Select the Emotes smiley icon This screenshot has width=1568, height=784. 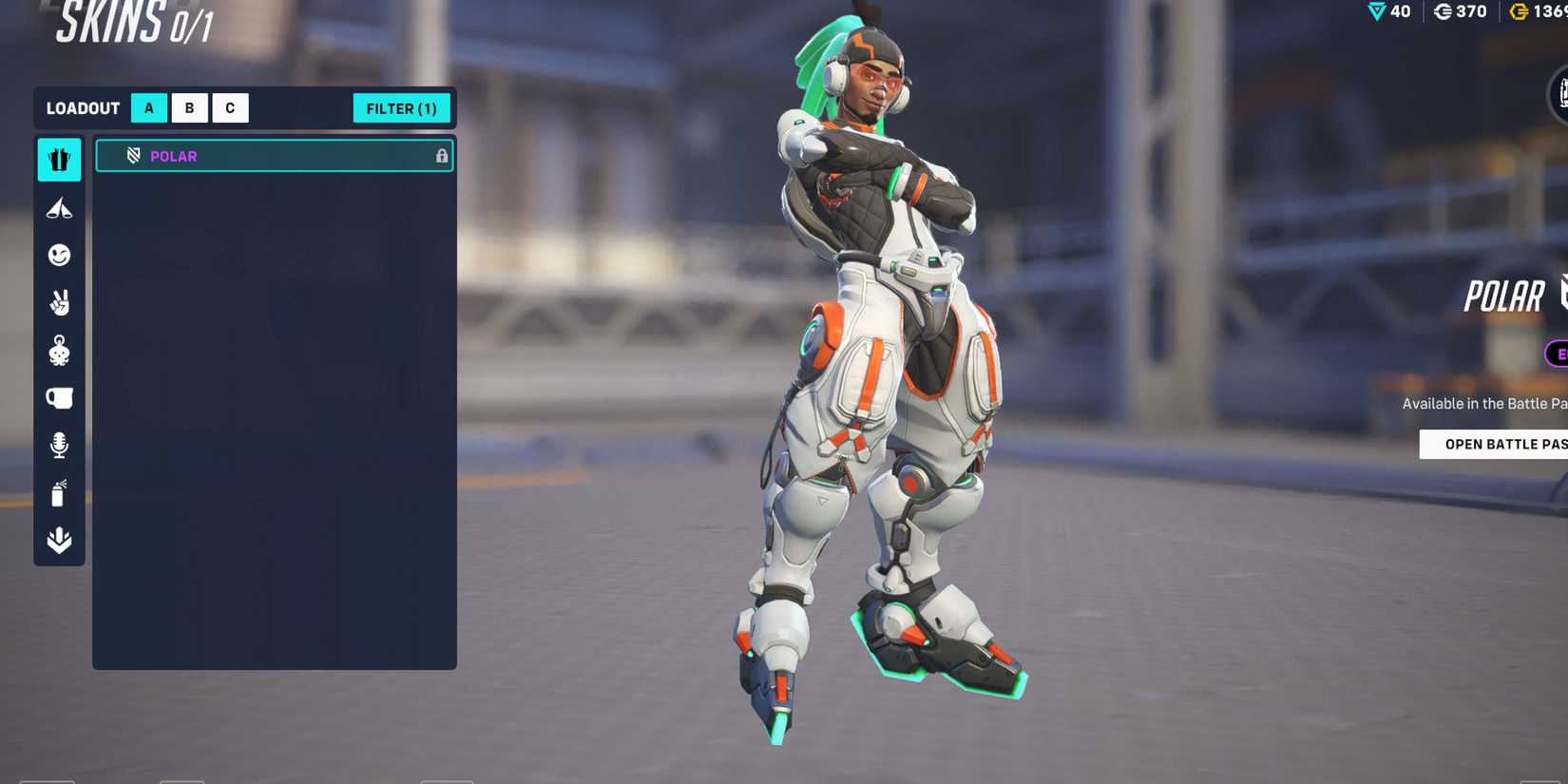(59, 255)
